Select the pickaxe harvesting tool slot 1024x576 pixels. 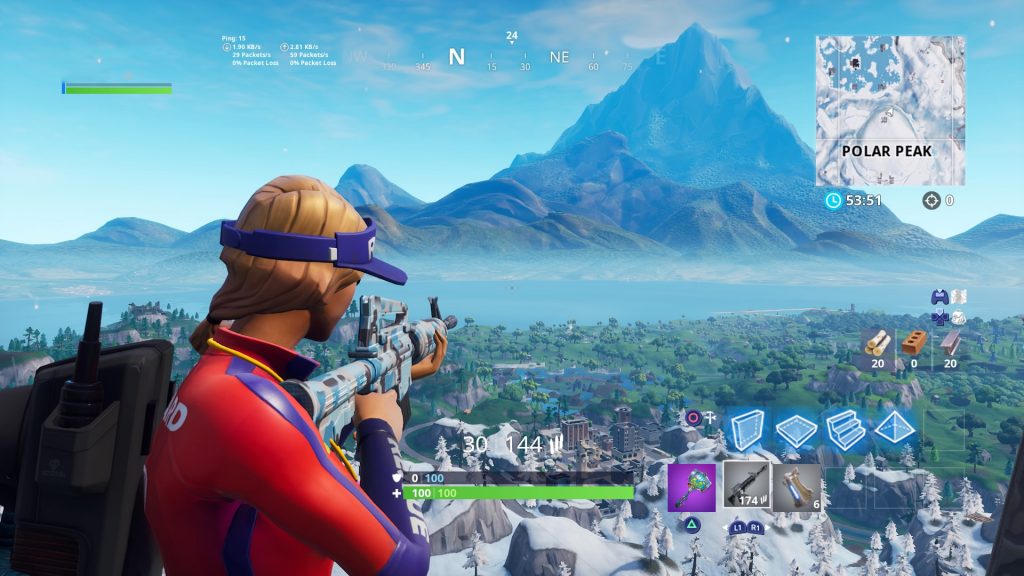[x=692, y=488]
